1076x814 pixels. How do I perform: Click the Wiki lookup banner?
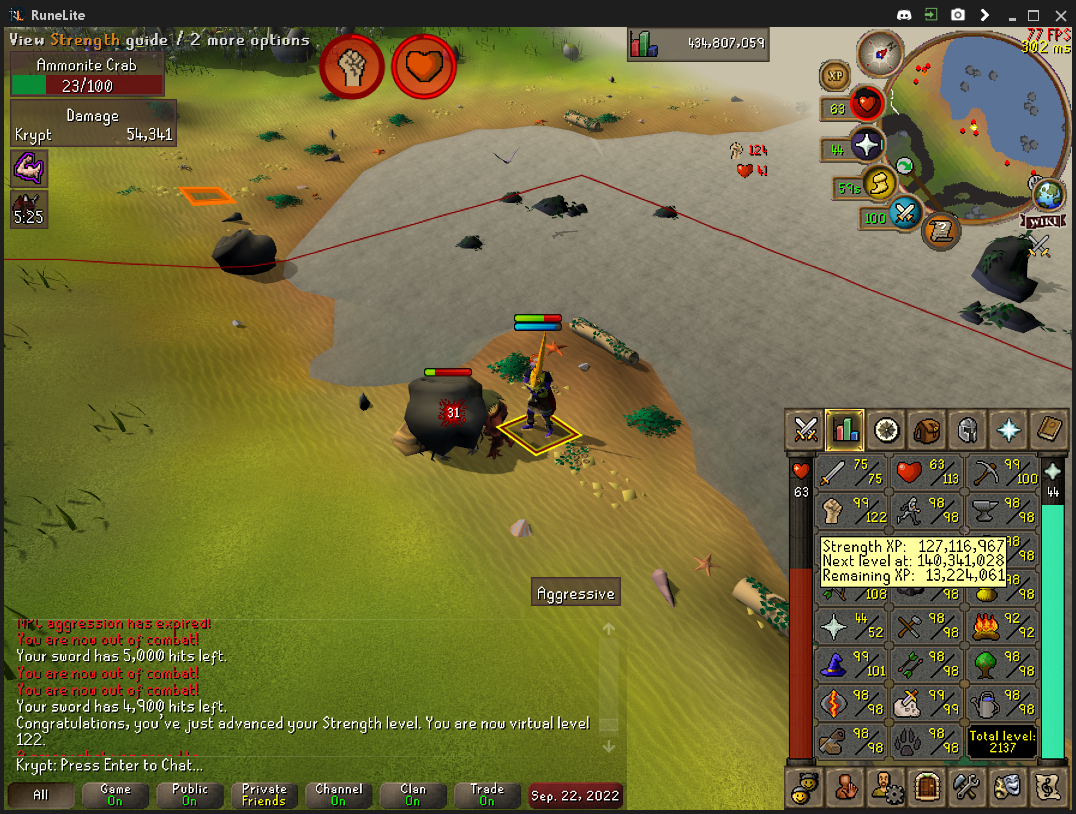tap(1038, 220)
